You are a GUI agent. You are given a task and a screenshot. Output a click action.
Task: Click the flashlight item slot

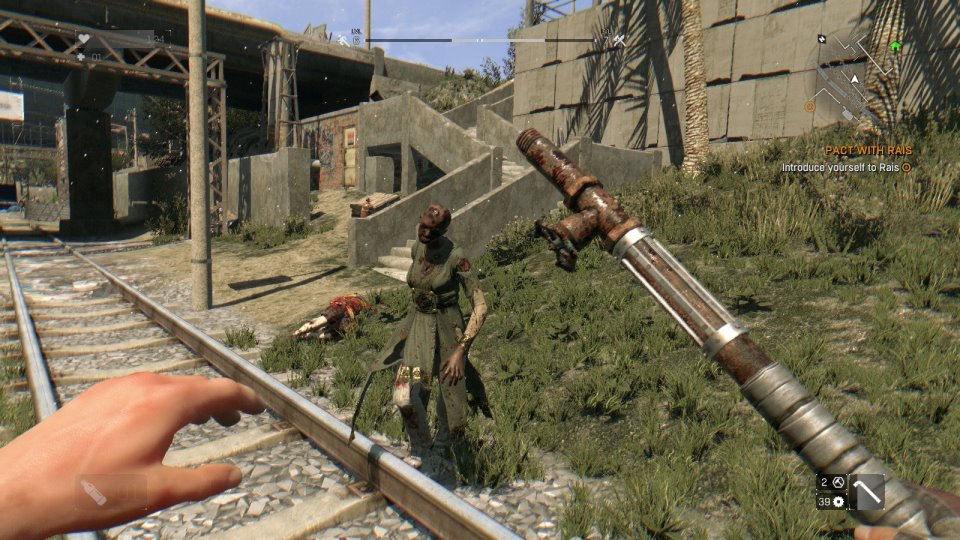110,493
